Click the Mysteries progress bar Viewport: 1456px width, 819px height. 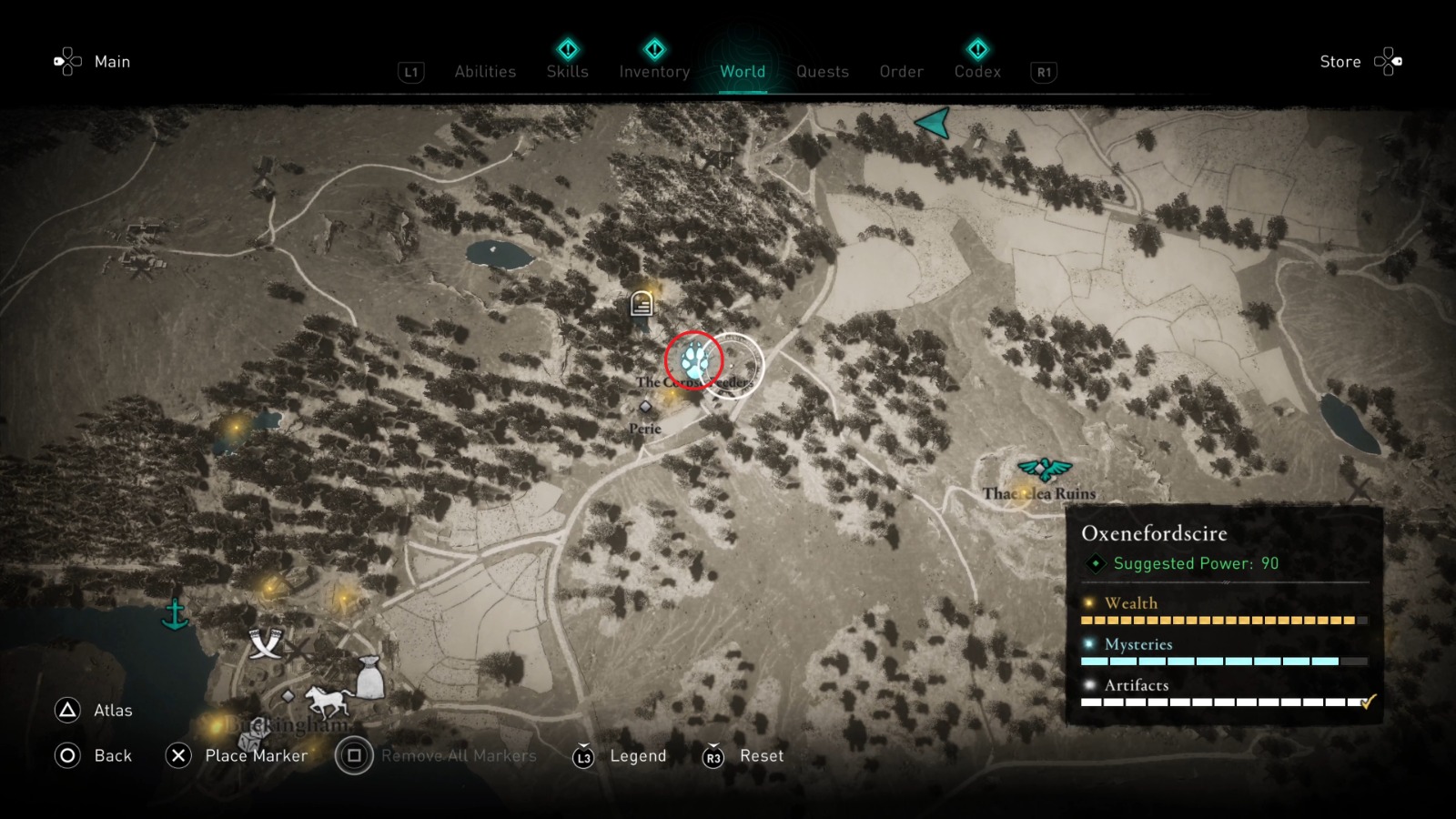click(1210, 660)
